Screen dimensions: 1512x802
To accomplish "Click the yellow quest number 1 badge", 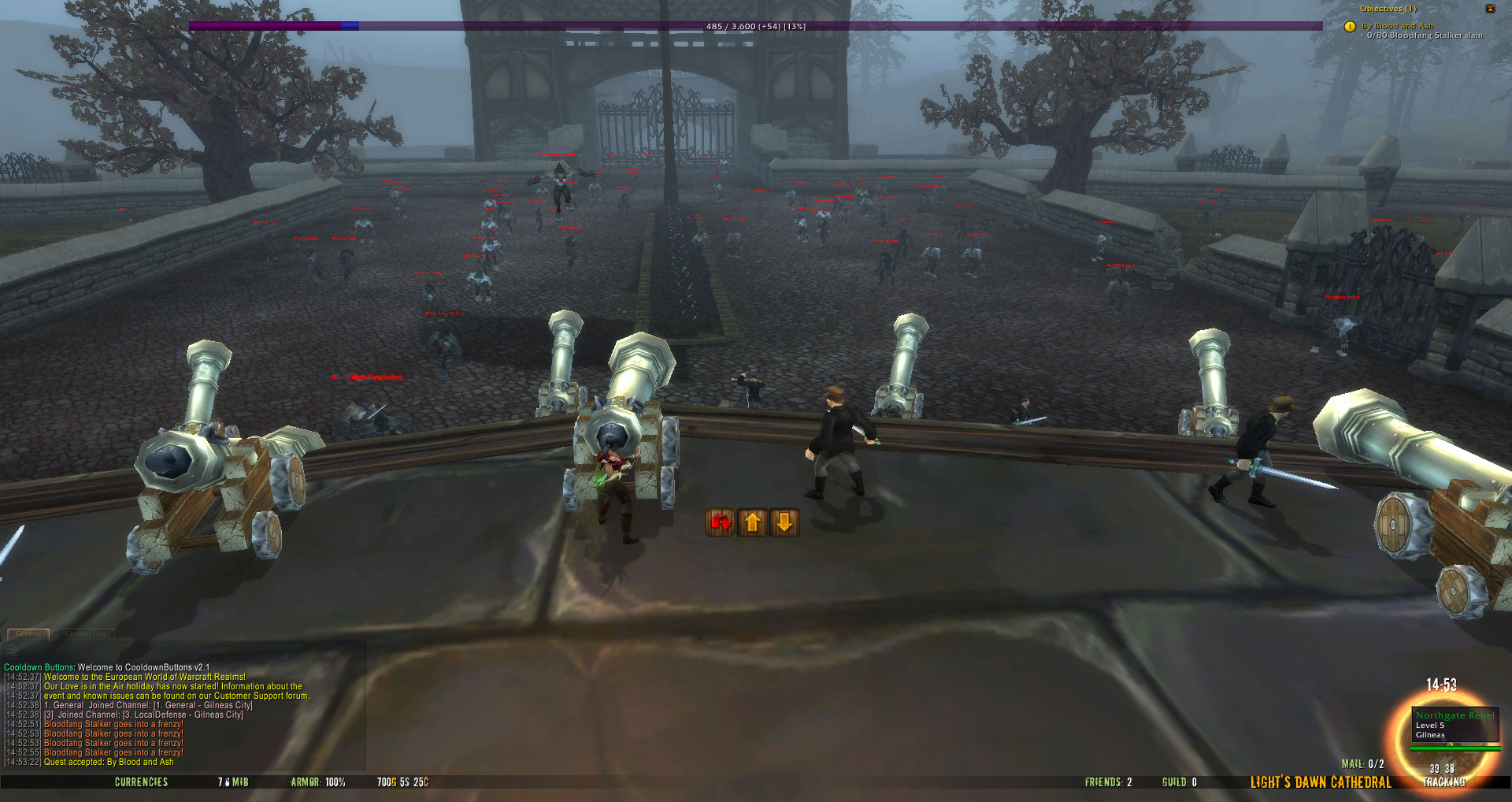I will click(1350, 27).
